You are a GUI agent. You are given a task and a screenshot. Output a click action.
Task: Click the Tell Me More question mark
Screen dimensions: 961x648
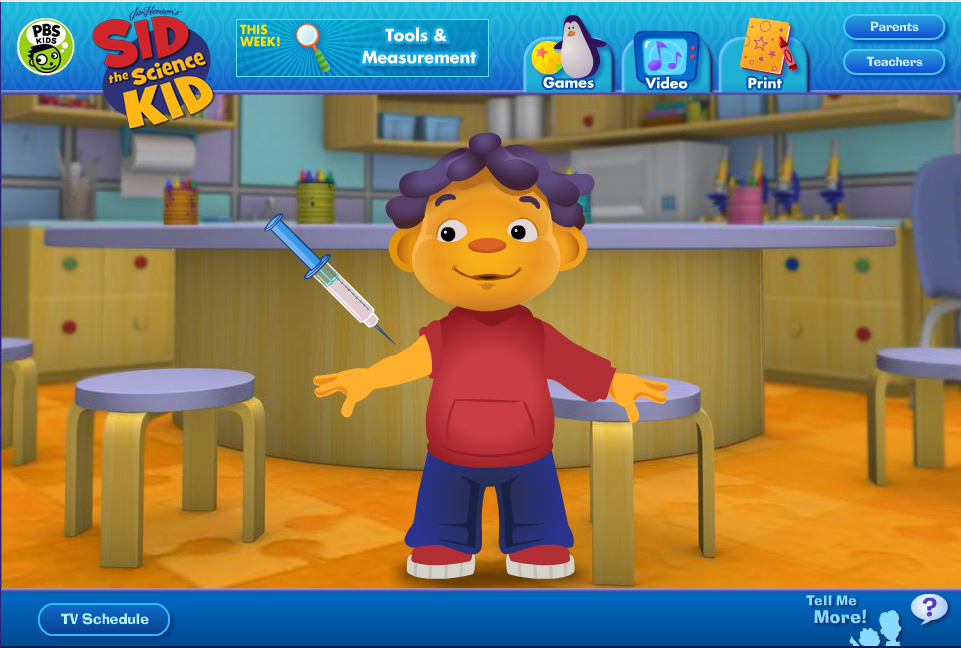tap(928, 607)
